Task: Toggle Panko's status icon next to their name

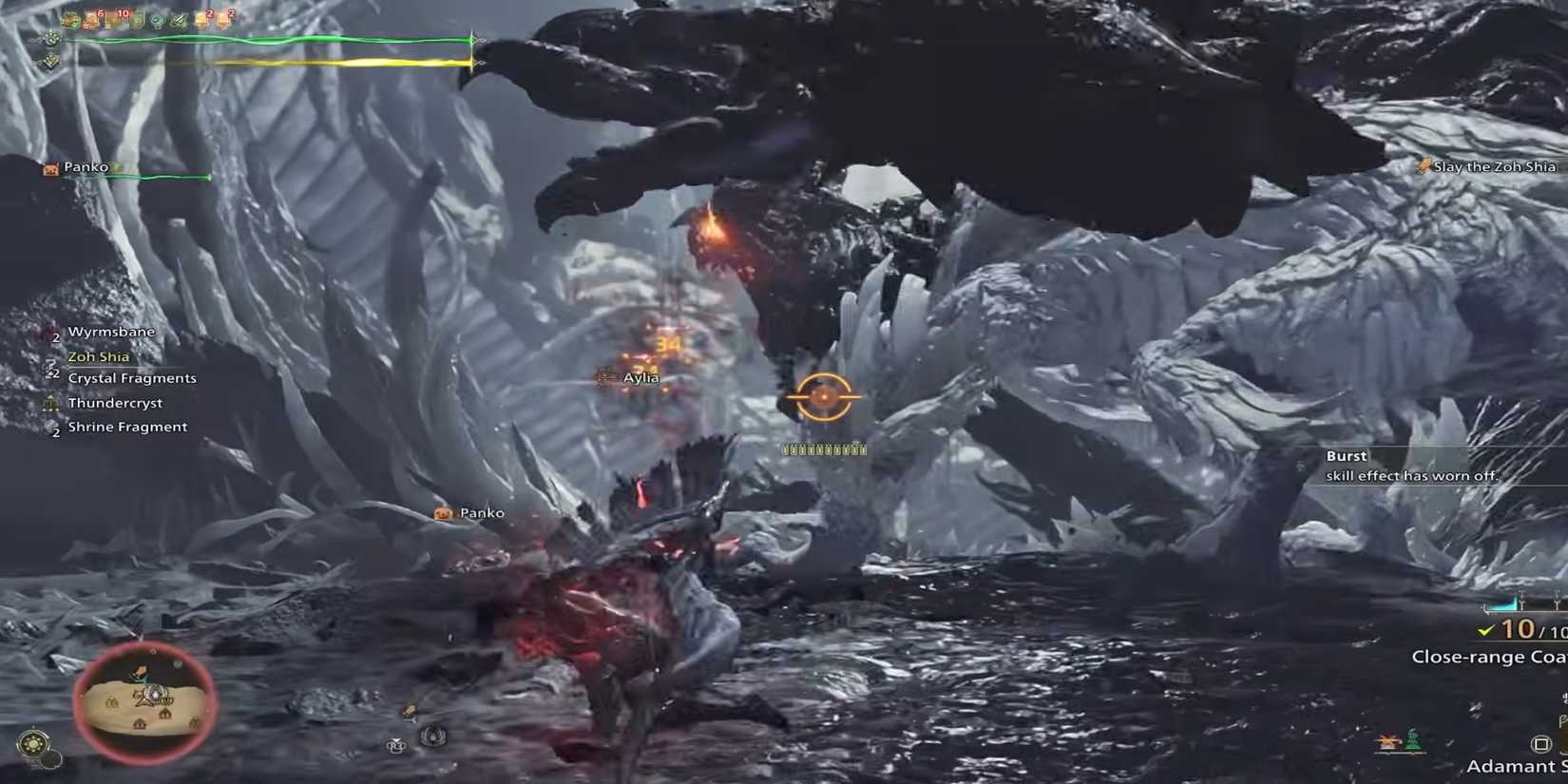Action: (x=116, y=165)
